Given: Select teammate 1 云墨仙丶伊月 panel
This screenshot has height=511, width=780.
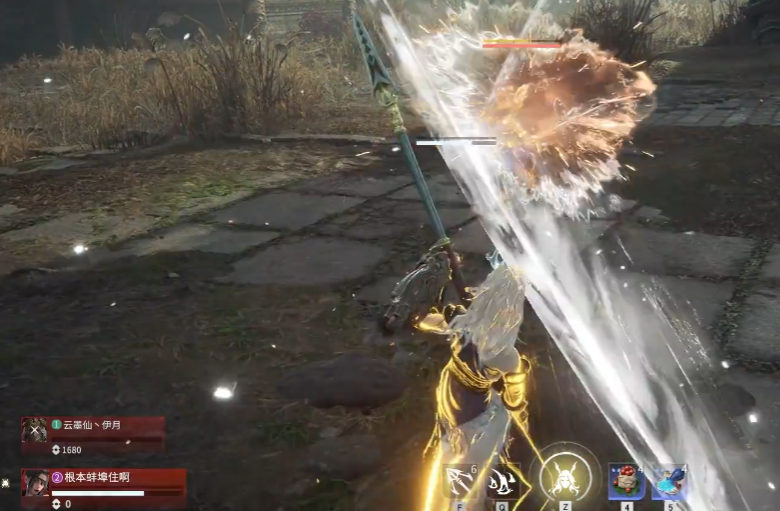Looking at the screenshot, I should click(93, 435).
